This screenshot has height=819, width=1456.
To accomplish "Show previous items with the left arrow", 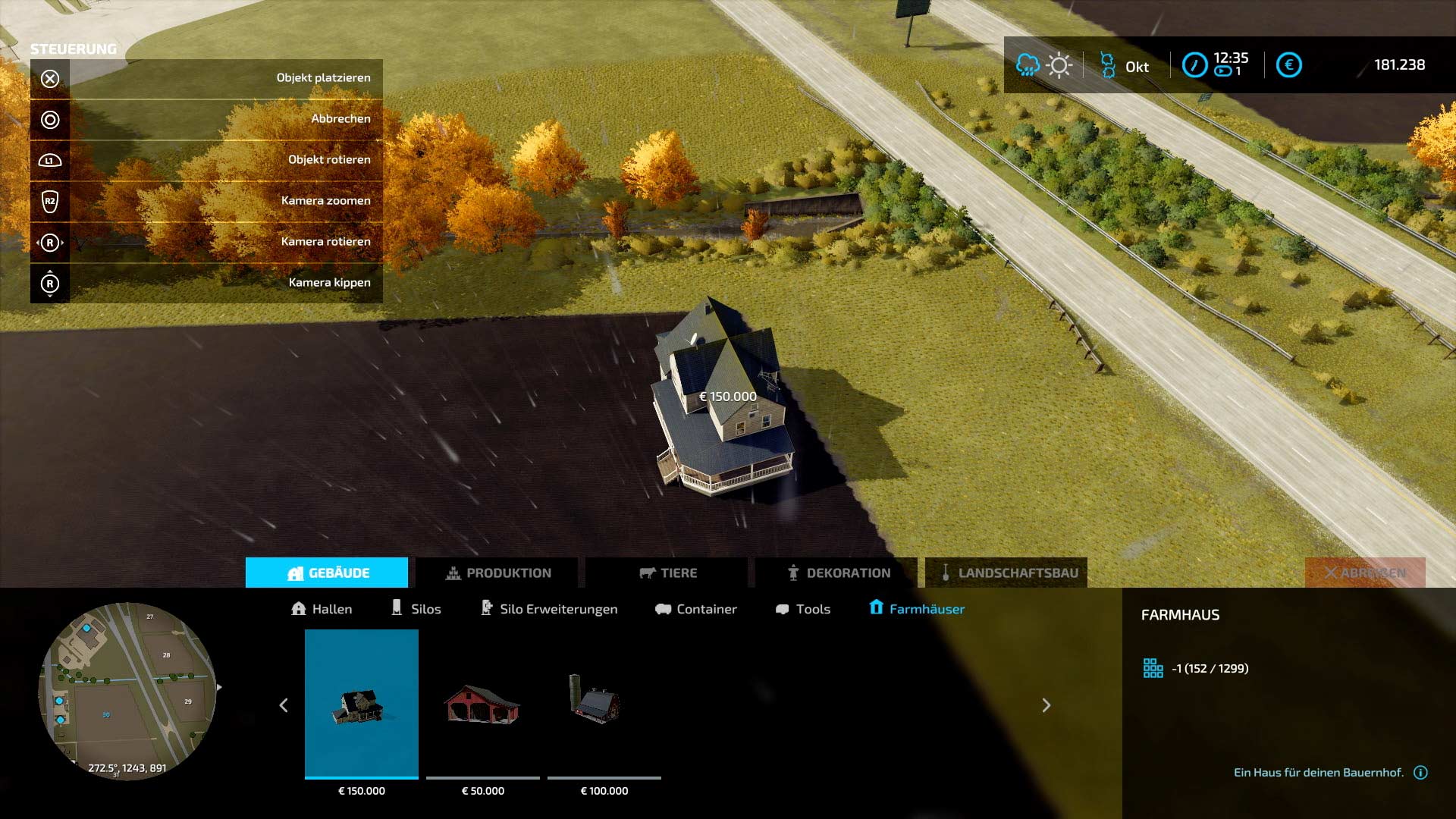I will click(284, 705).
